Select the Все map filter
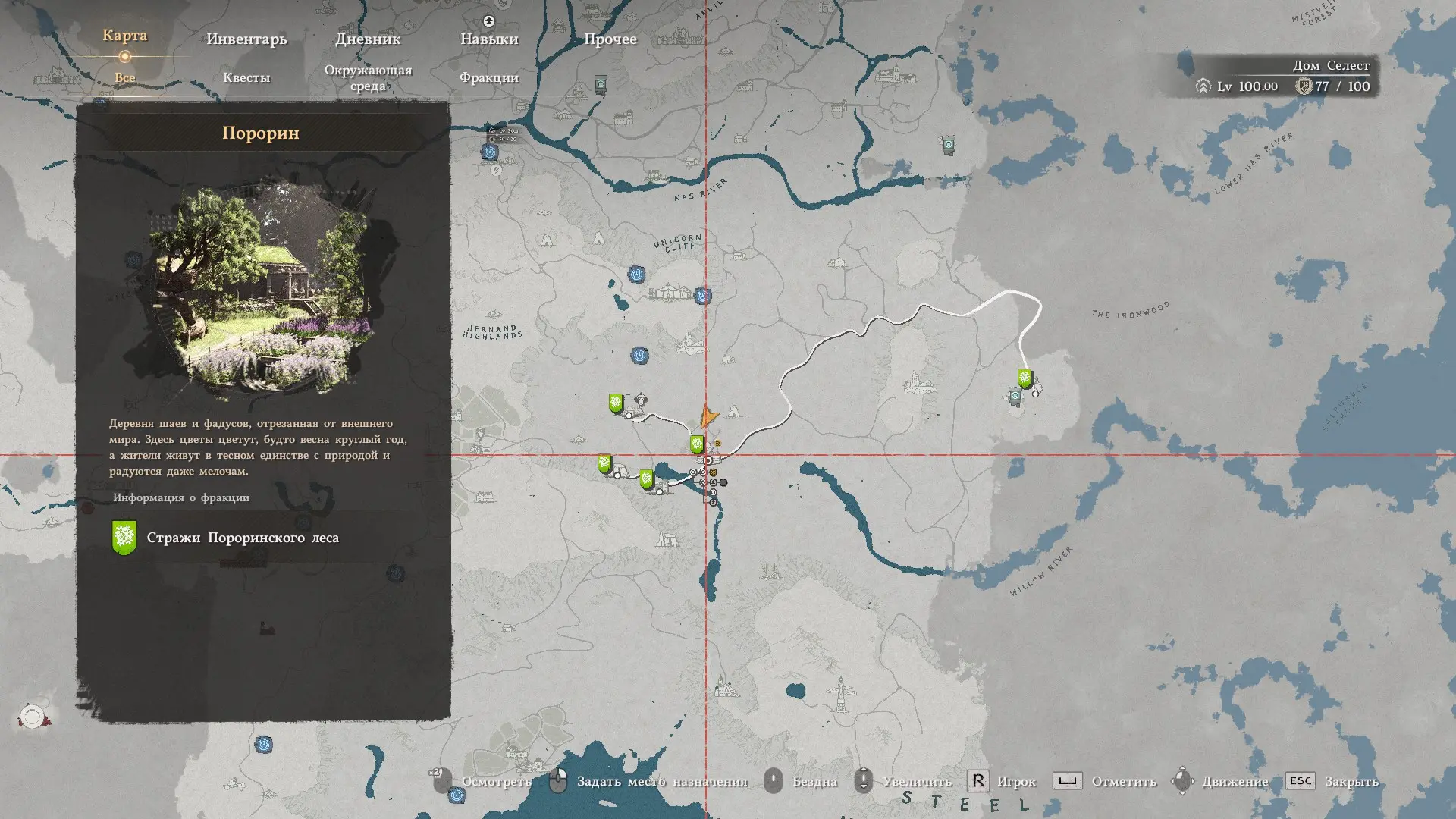This screenshot has width=1456, height=819. [x=125, y=77]
